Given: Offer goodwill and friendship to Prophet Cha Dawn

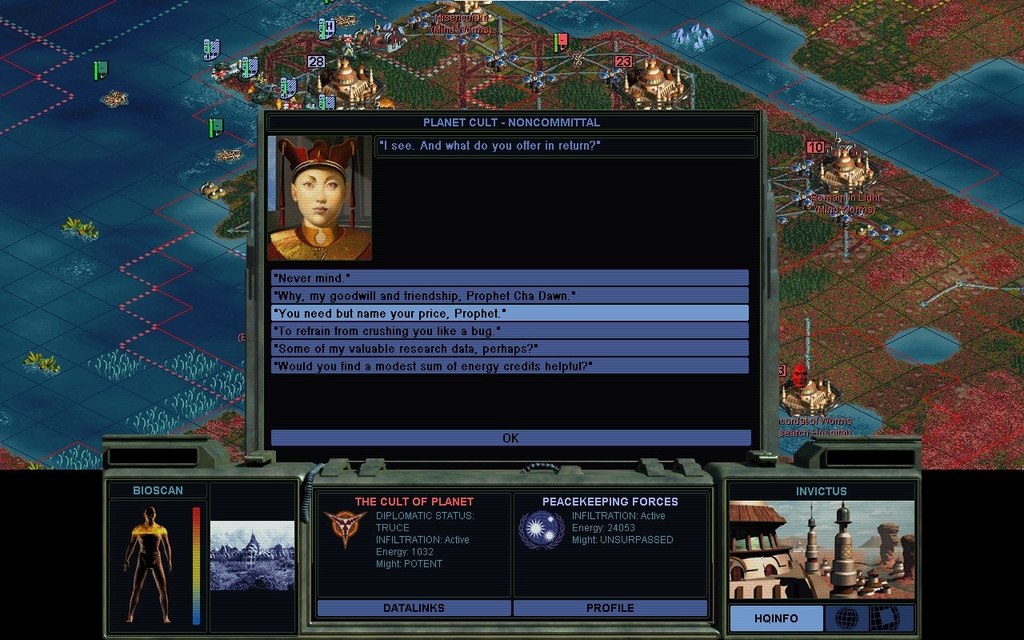Looking at the screenshot, I should [x=509, y=295].
